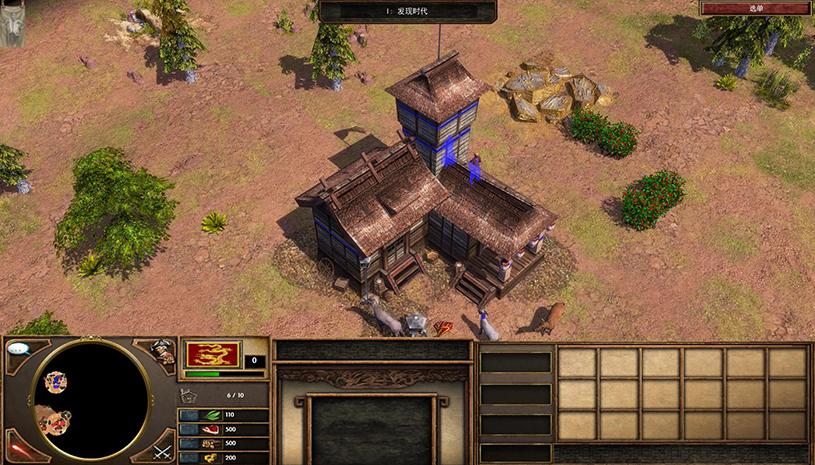This screenshot has height=465, width=815.
Task: Click the crossed swords icon by the minimap
Action: (163, 450)
